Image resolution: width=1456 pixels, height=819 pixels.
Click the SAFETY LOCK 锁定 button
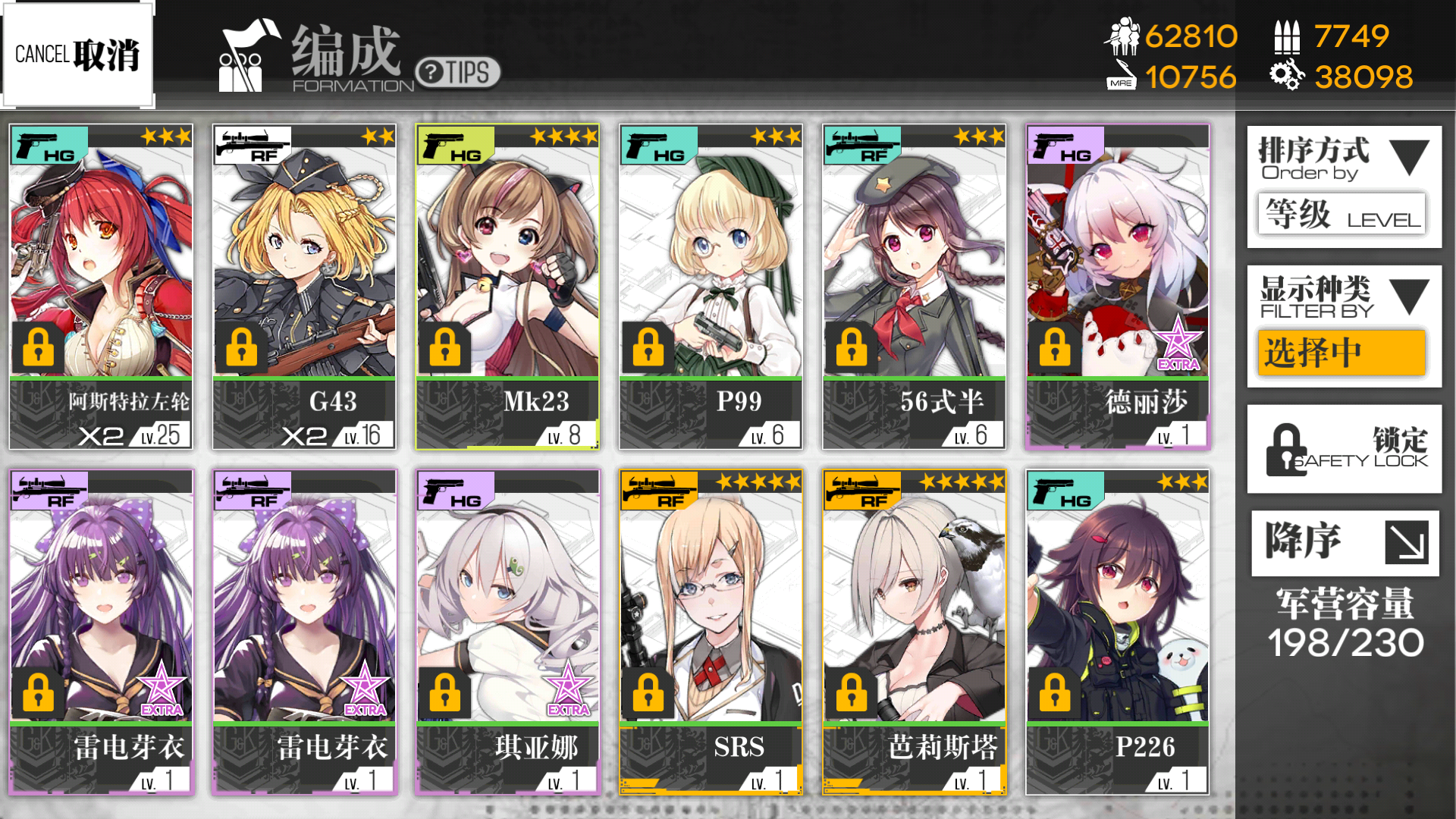click(1343, 449)
